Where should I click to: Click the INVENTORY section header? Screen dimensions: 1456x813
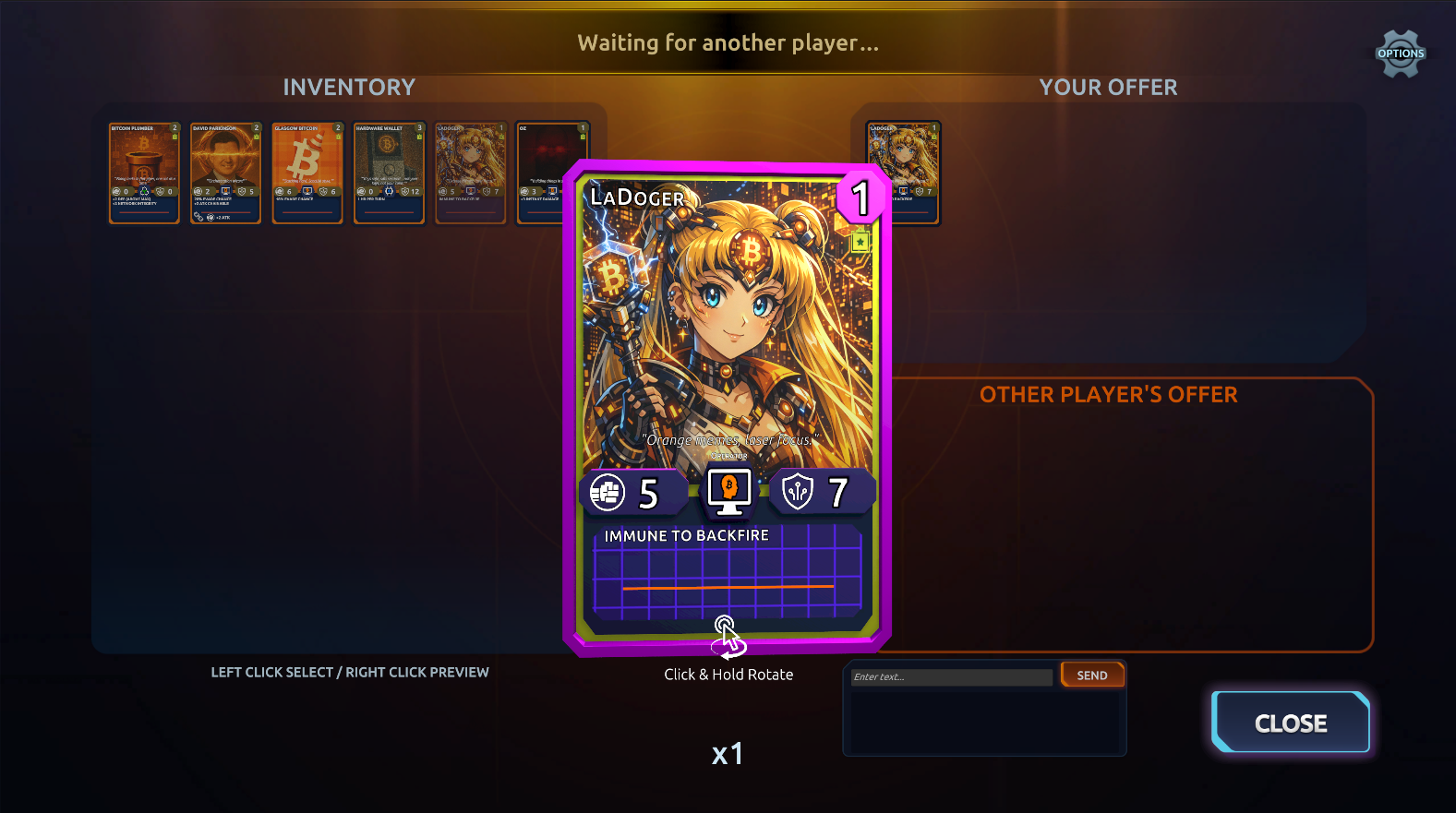[349, 87]
